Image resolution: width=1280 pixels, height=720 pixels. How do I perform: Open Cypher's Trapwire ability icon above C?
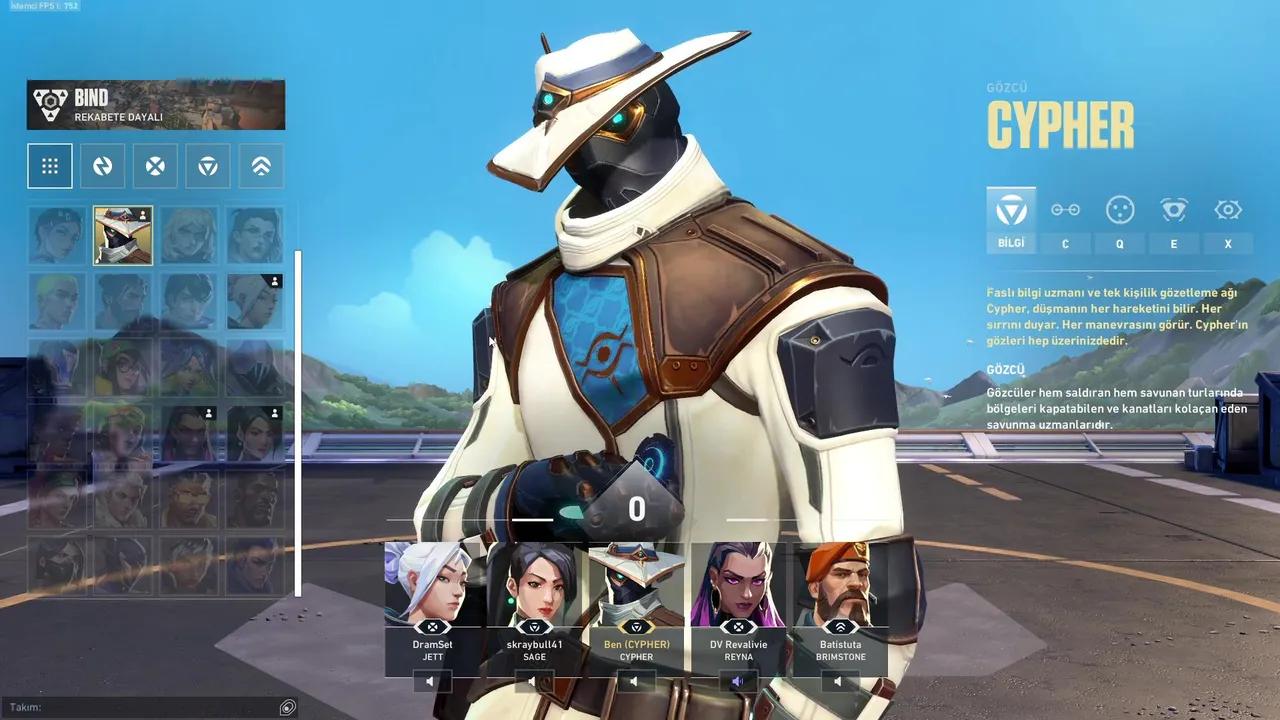(1065, 210)
